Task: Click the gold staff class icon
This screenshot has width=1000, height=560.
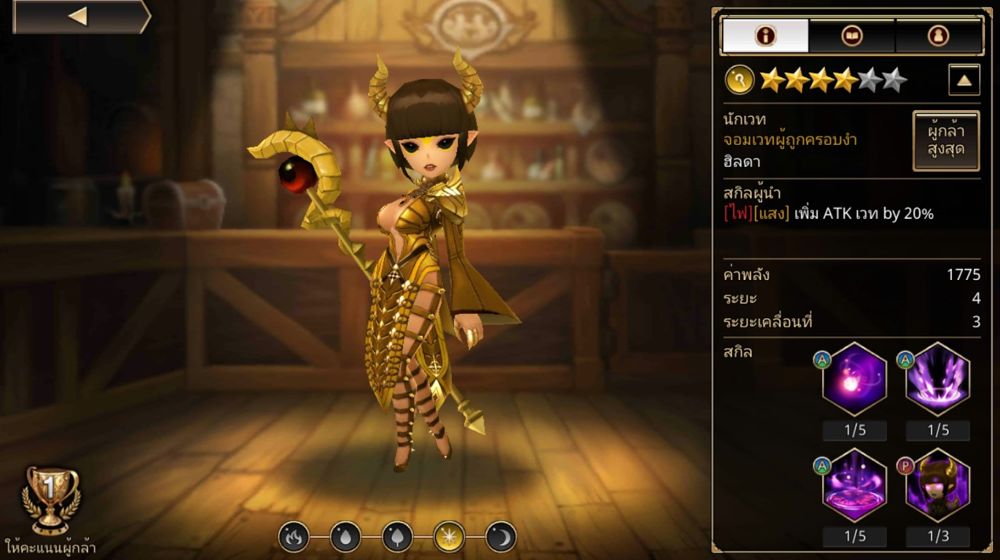Action: pos(741,78)
